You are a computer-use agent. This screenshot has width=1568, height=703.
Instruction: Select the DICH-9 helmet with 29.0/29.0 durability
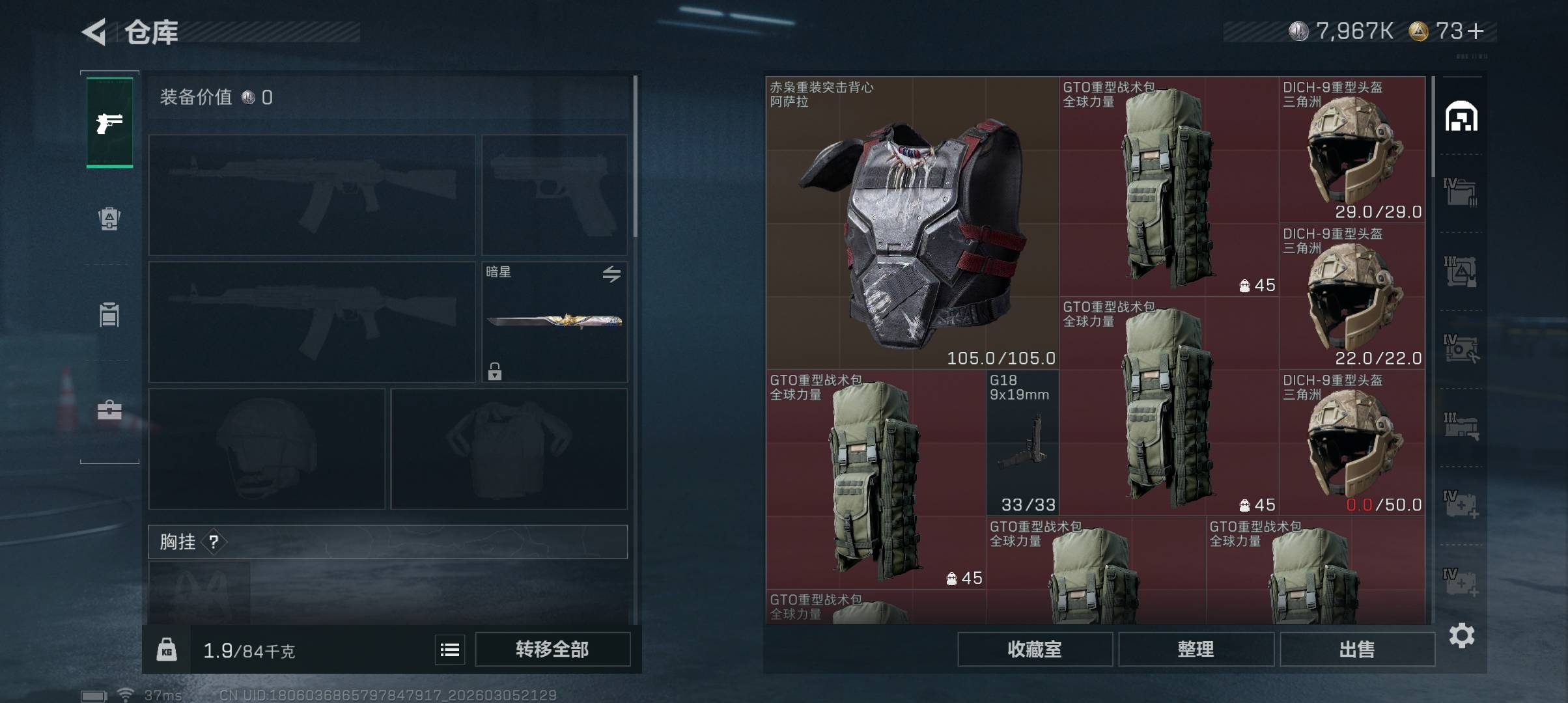(1352, 150)
